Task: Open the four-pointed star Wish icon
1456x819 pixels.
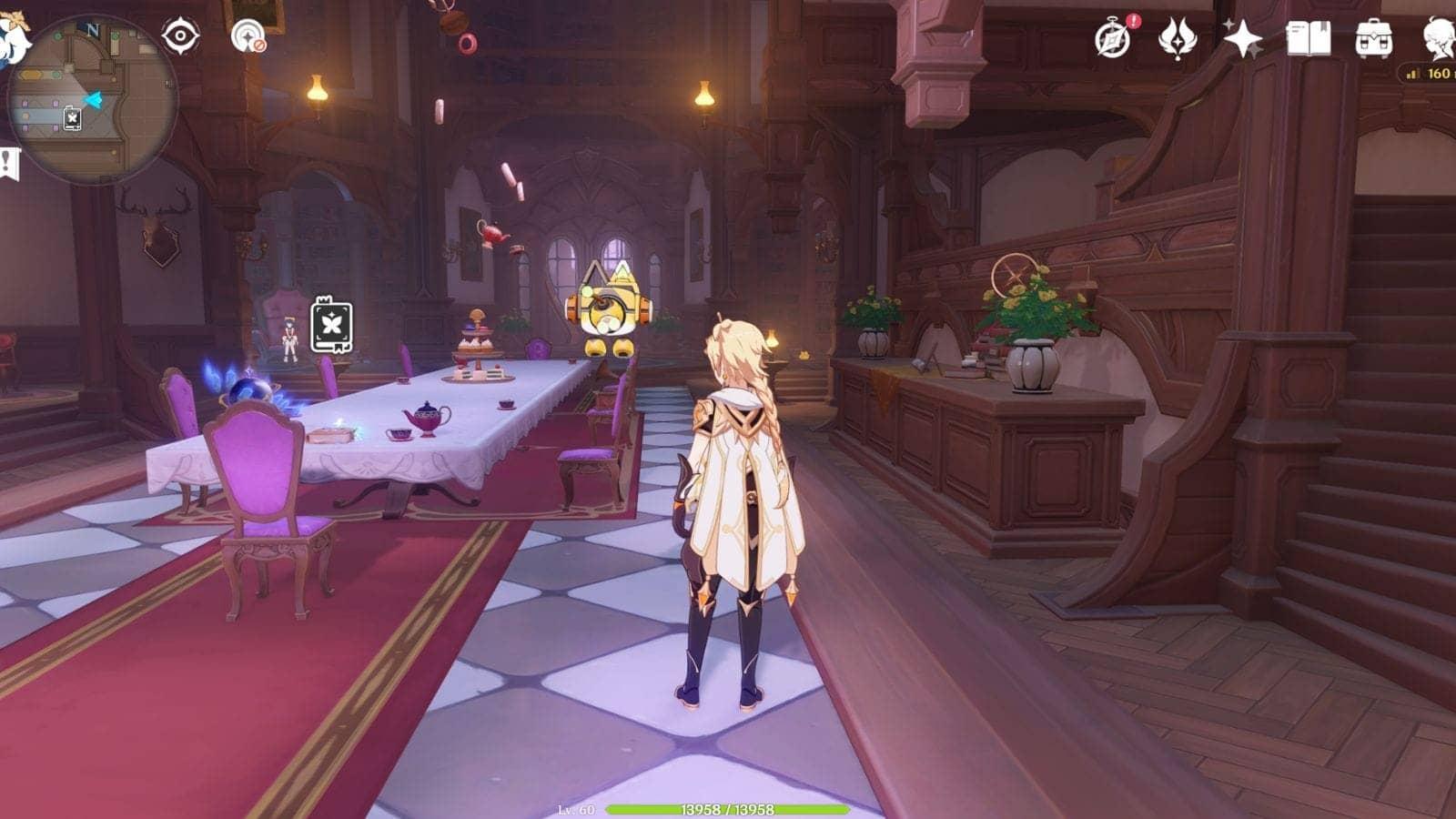Action: (x=1242, y=39)
